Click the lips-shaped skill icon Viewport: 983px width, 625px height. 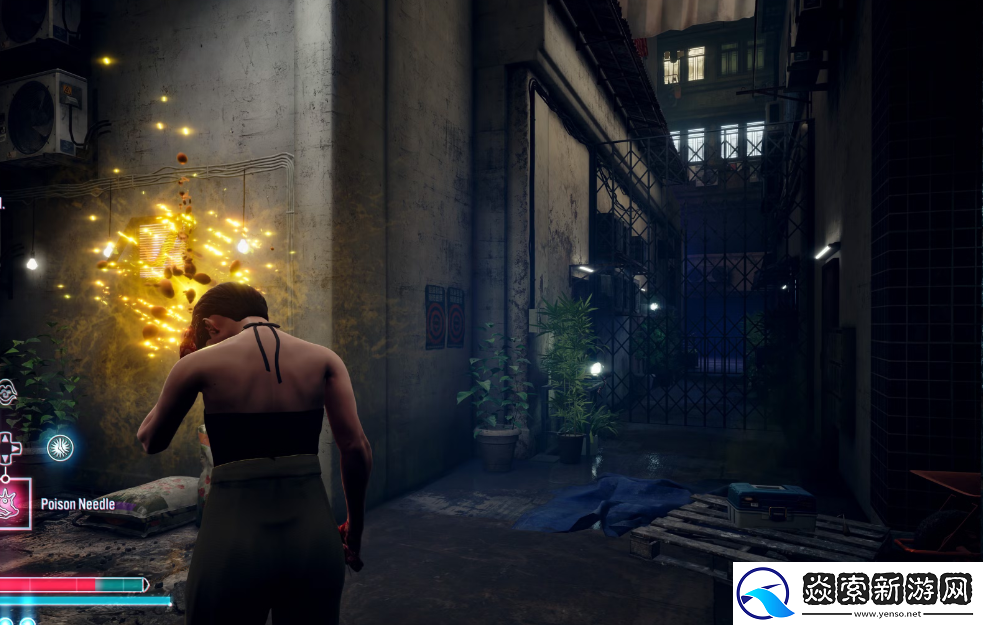[x=6, y=393]
